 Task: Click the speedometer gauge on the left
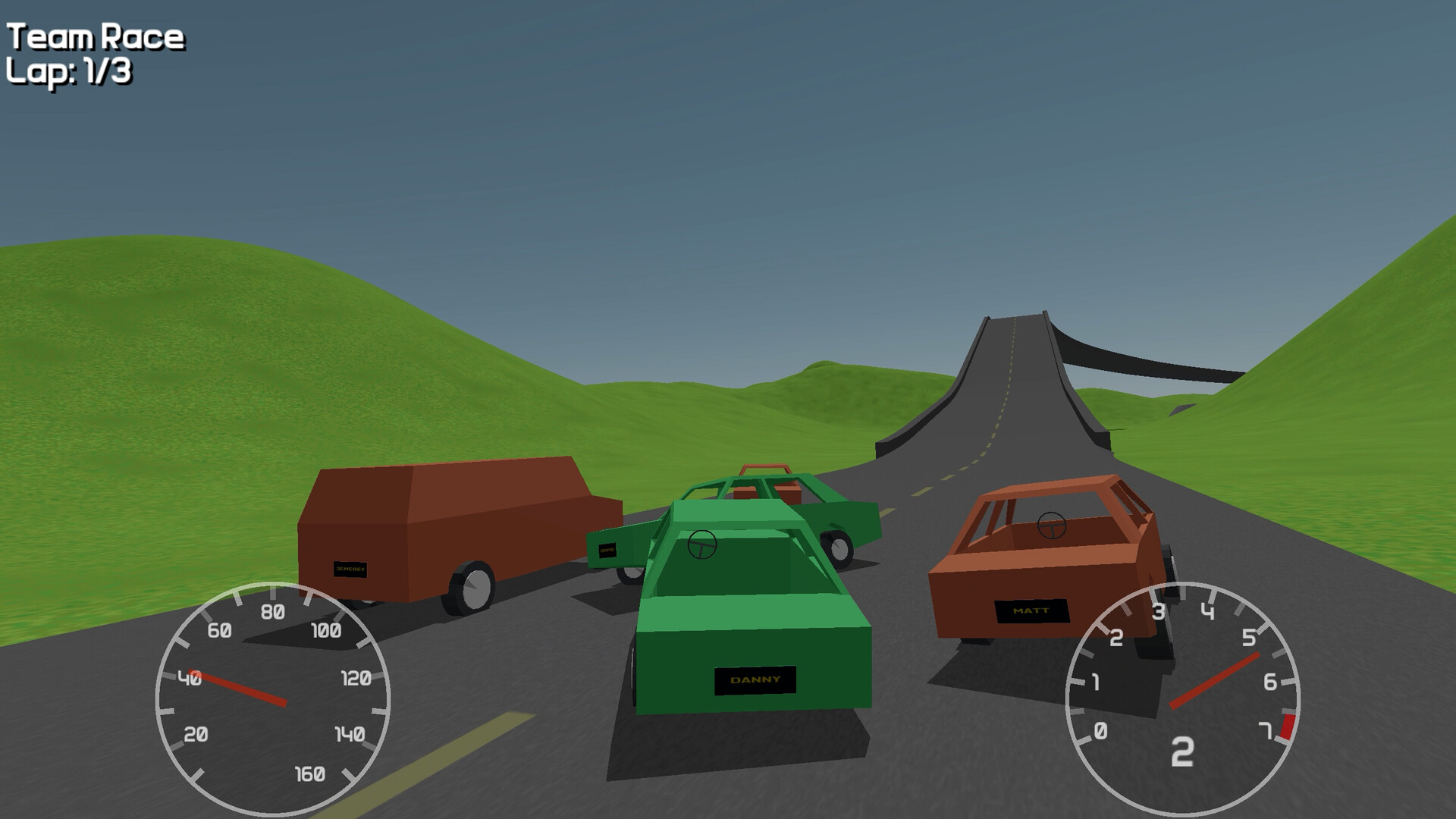(271, 698)
